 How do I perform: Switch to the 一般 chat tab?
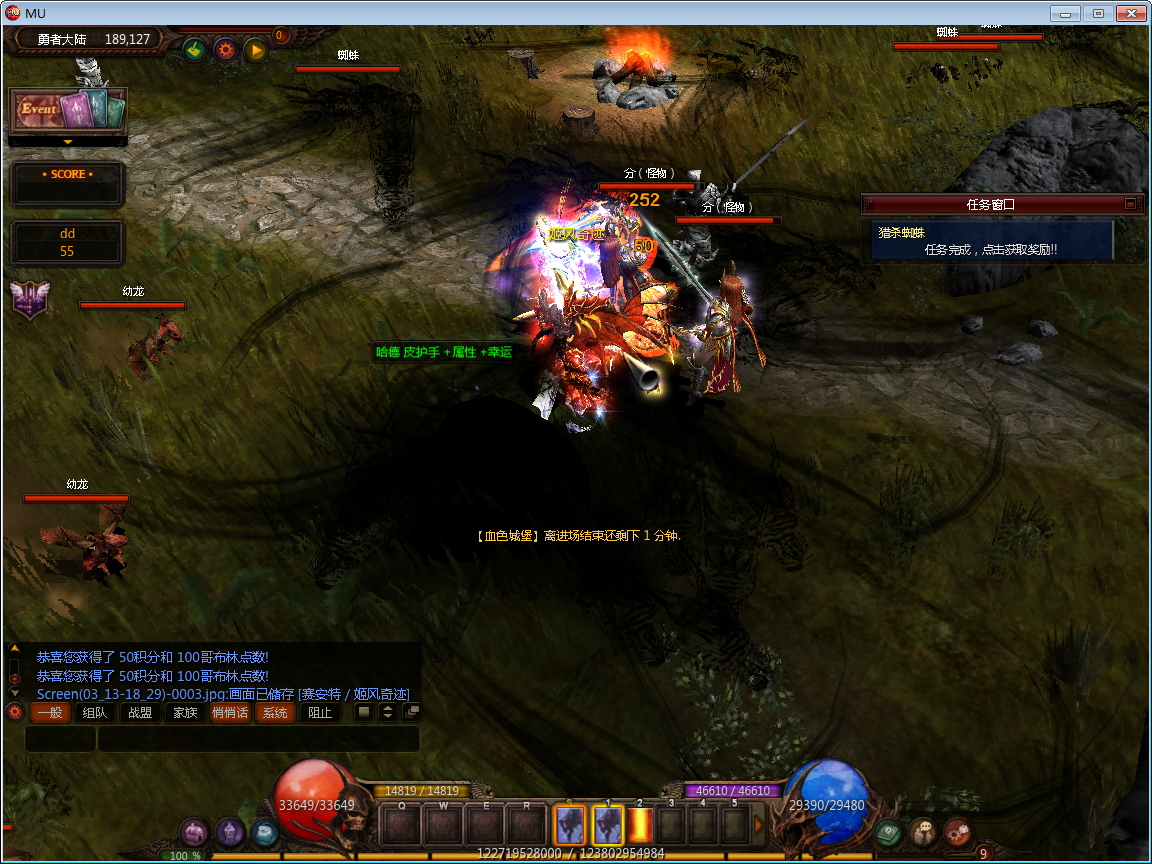[50, 713]
